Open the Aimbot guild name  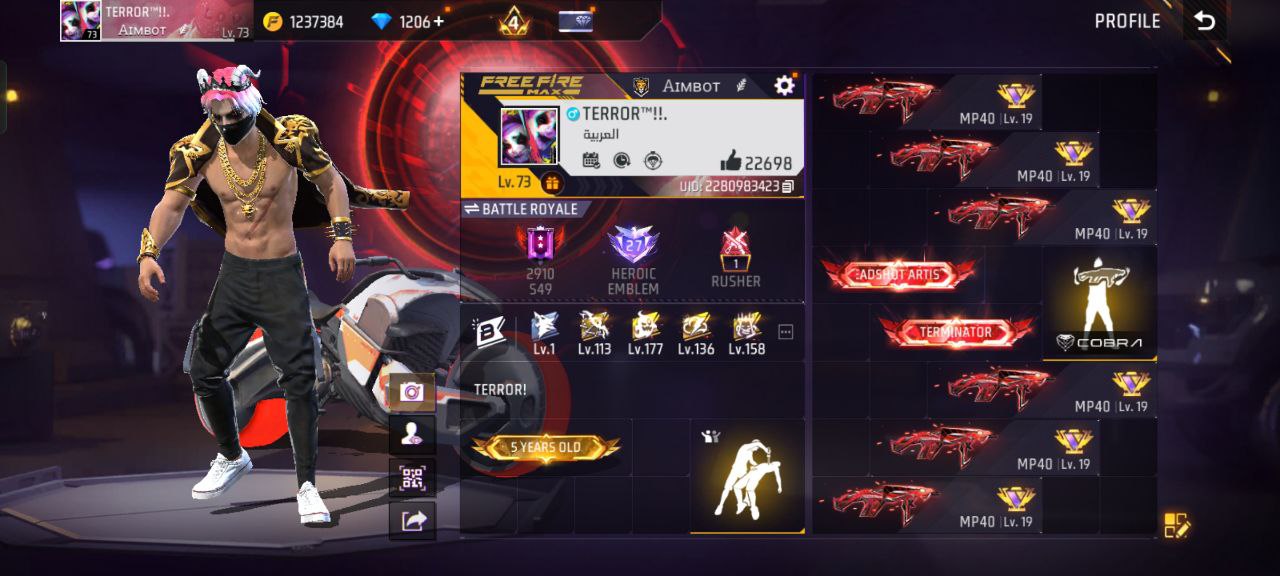pyautogui.click(x=690, y=86)
